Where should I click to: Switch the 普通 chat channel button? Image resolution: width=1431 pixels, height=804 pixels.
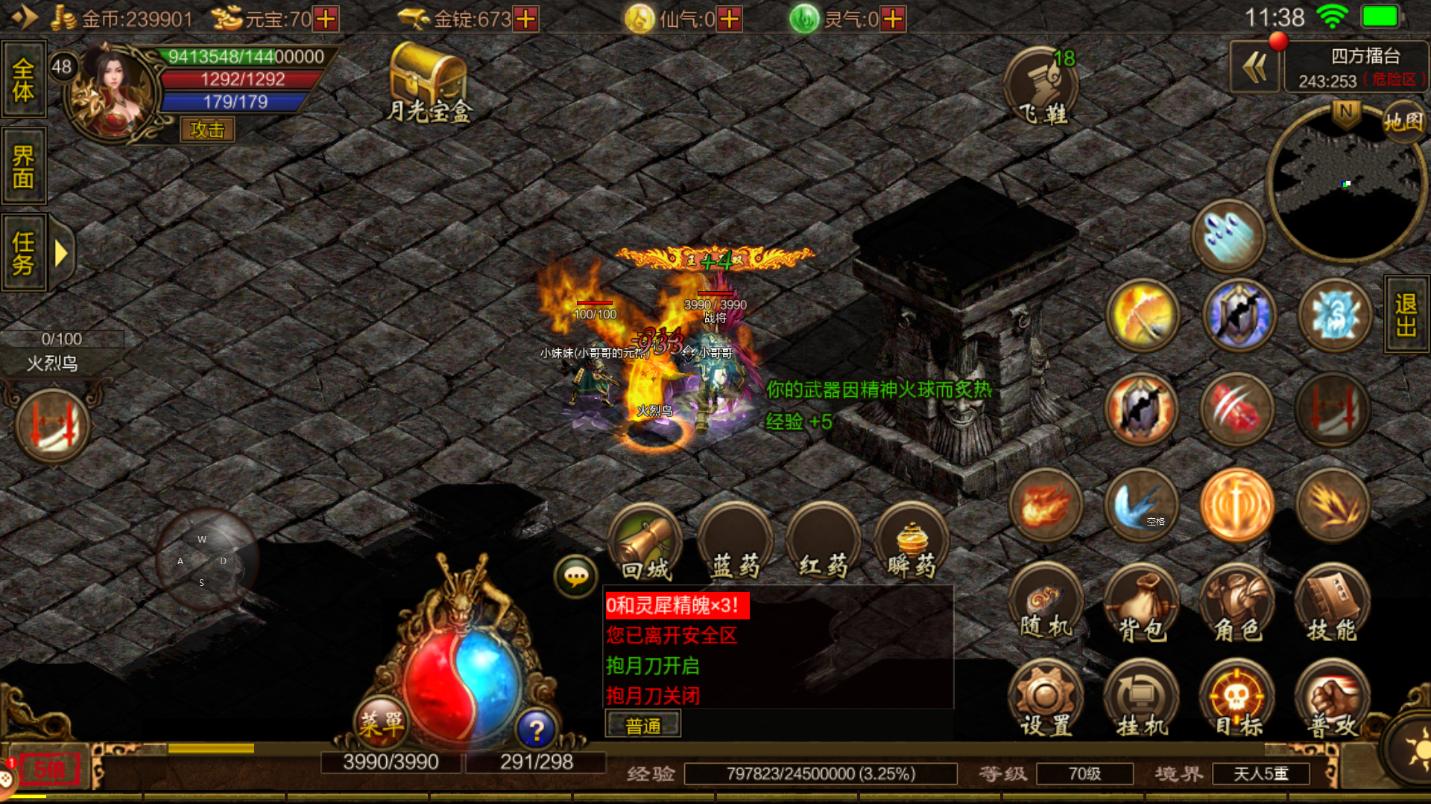(x=643, y=726)
